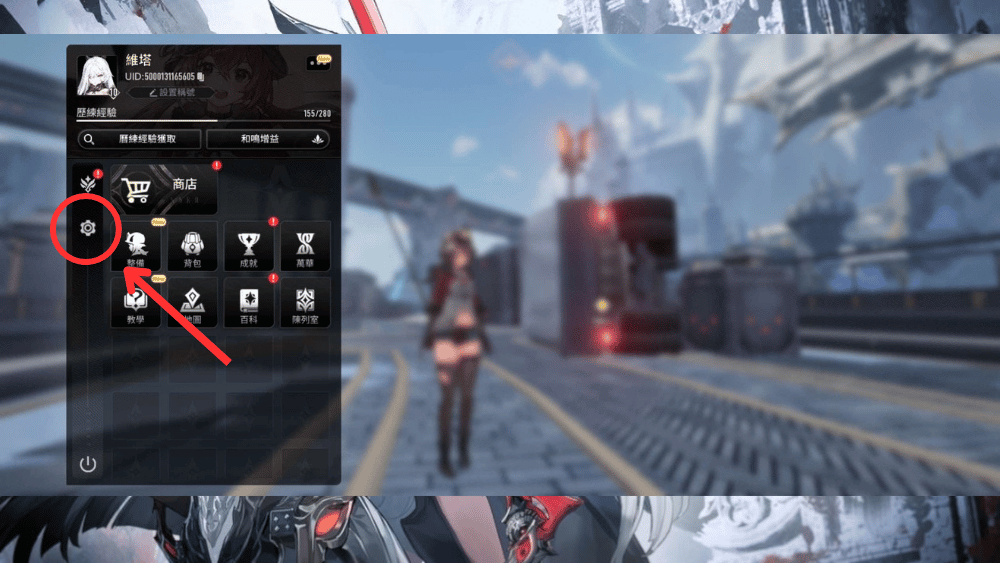Click the small icon beside the profile name
The width and height of the screenshot is (1000, 563).
point(318,62)
